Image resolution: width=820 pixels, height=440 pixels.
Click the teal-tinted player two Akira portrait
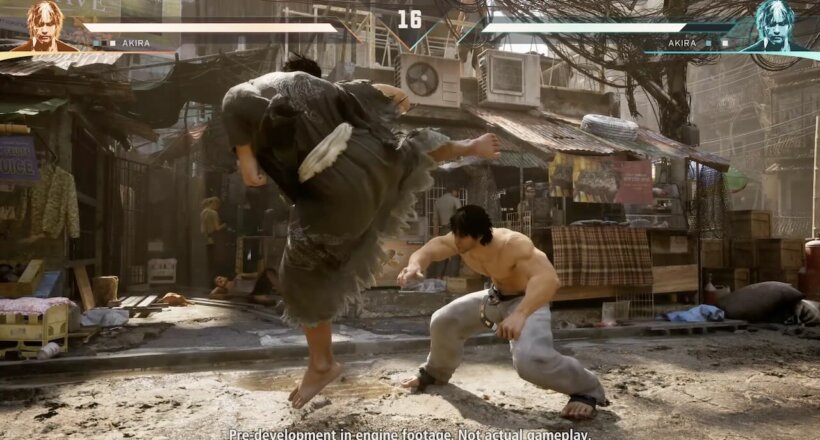pos(774,25)
